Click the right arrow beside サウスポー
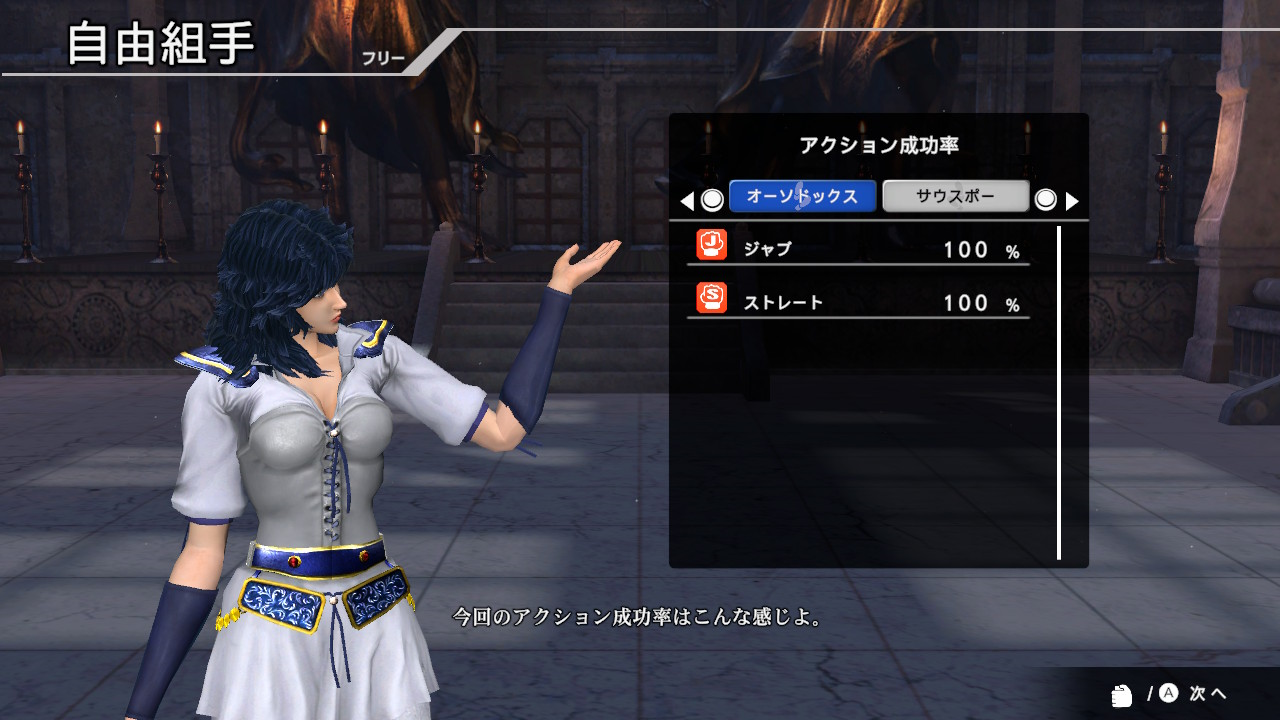Image resolution: width=1280 pixels, height=720 pixels. [1073, 200]
